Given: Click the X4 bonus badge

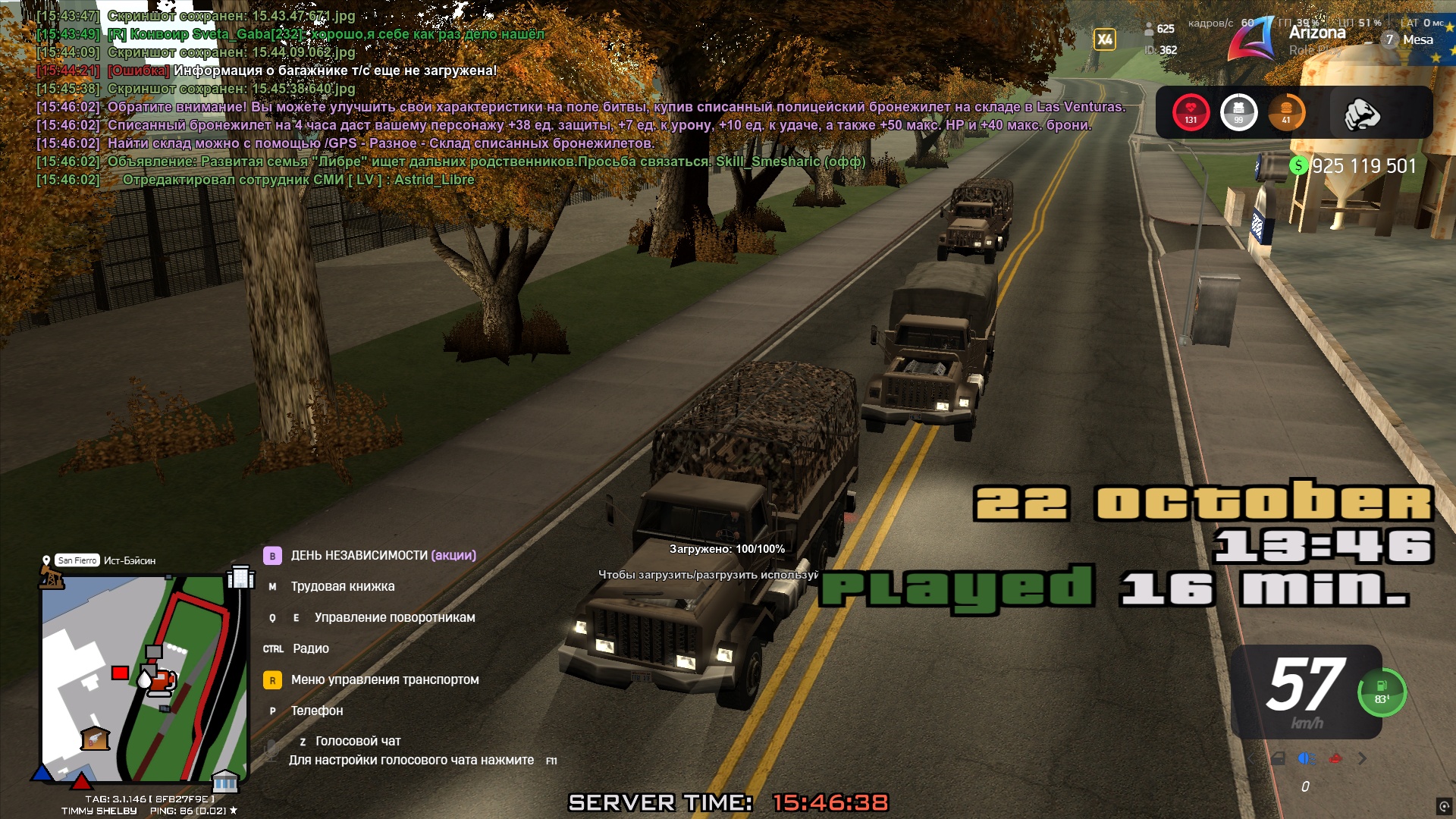Looking at the screenshot, I should tap(1105, 39).
